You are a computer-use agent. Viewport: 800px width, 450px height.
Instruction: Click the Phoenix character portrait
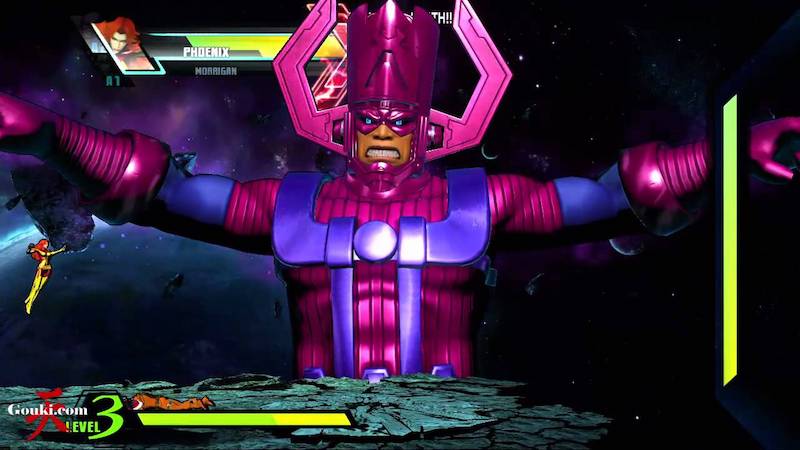[123, 45]
